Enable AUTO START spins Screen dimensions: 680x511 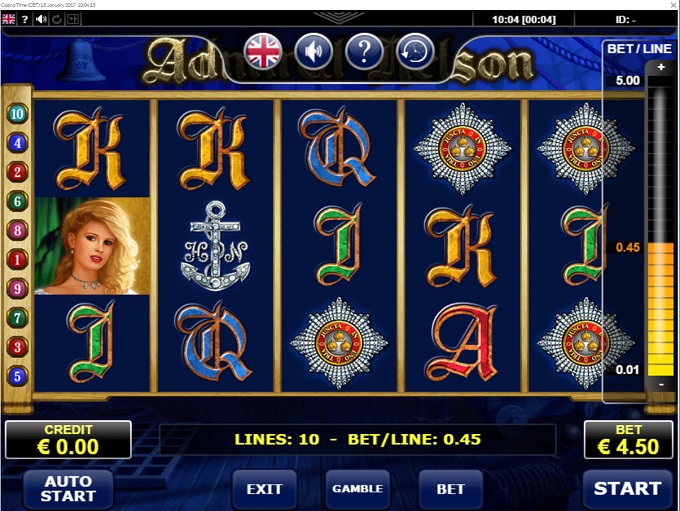[x=68, y=488]
